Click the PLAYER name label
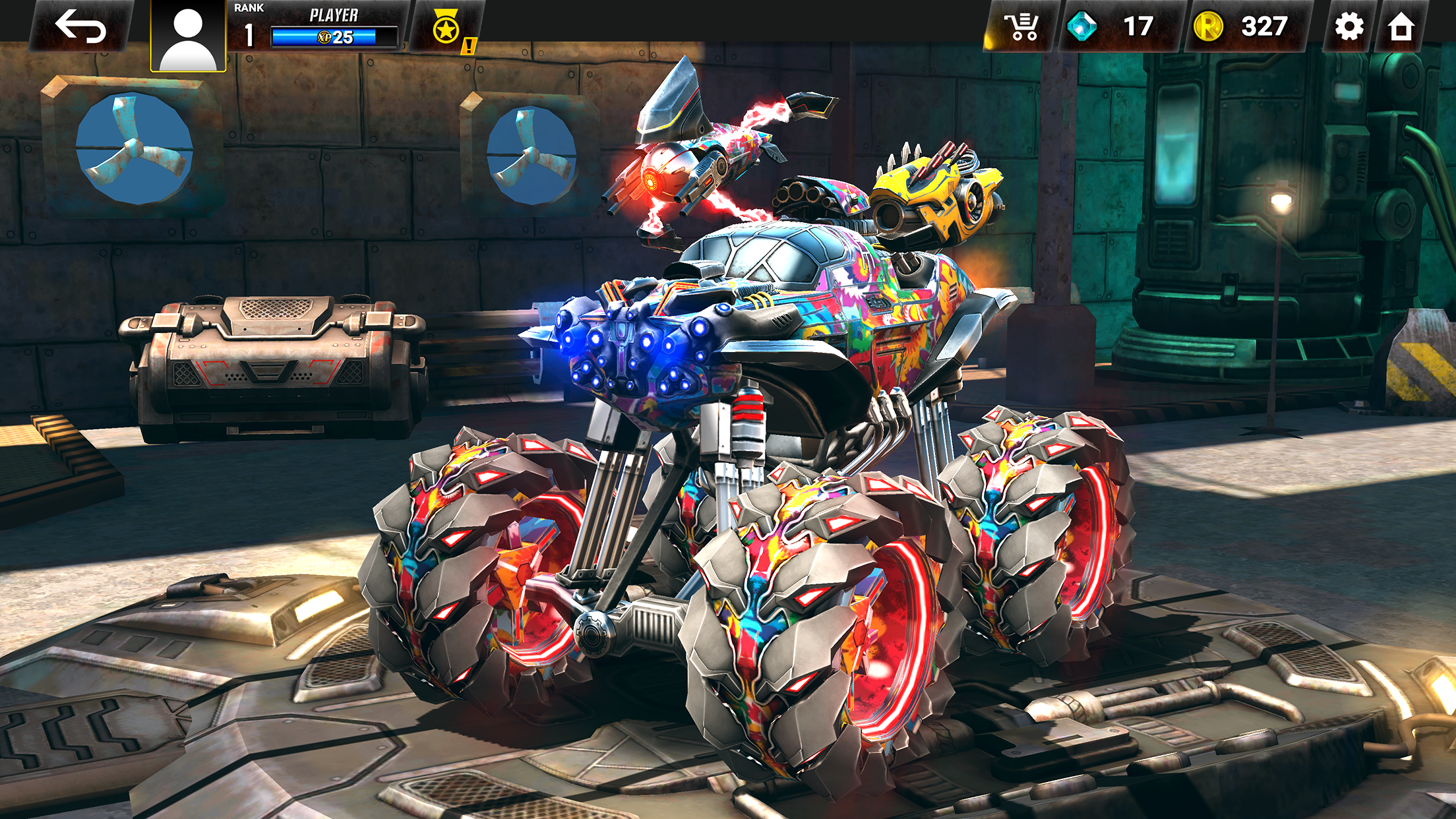Viewport: 1456px width, 819px height. point(333,13)
